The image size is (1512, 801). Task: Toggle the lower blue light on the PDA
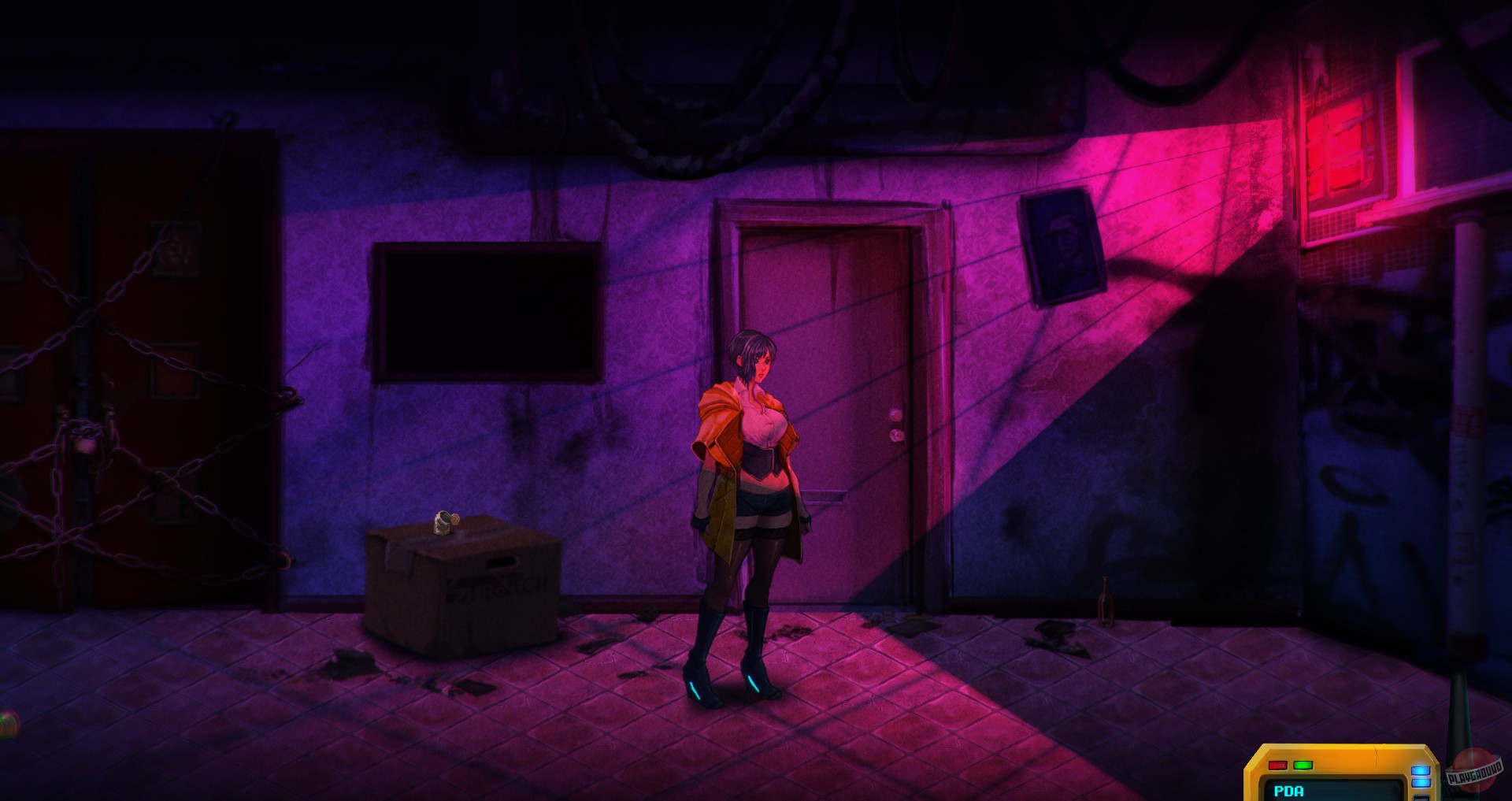coord(1421,784)
